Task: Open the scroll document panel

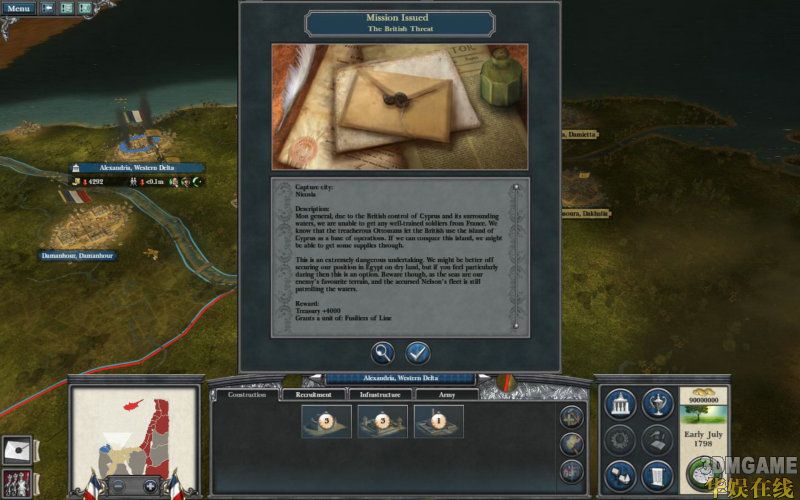Action: pyautogui.click(x=656, y=475)
